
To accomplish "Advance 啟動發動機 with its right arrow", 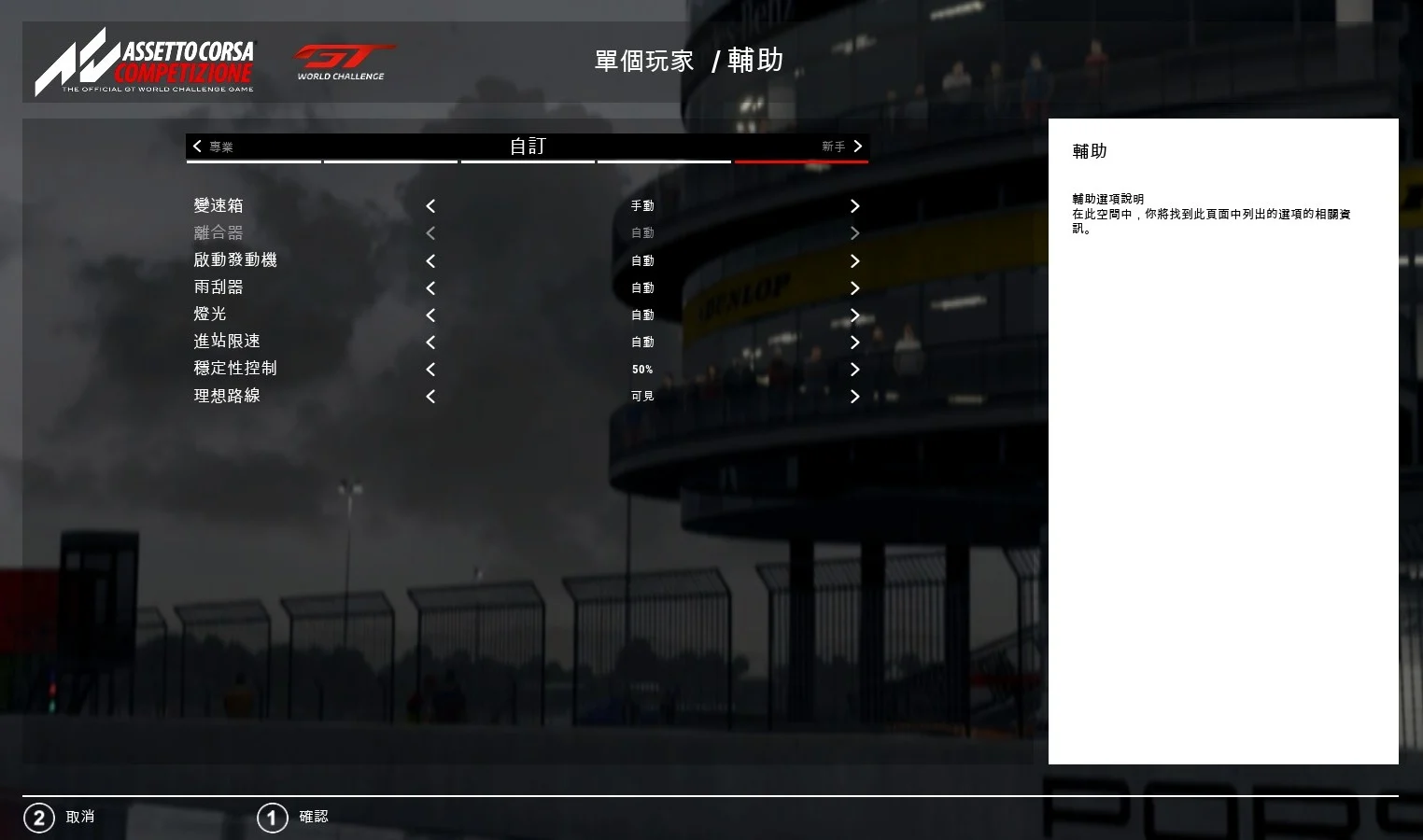I will pos(854,261).
